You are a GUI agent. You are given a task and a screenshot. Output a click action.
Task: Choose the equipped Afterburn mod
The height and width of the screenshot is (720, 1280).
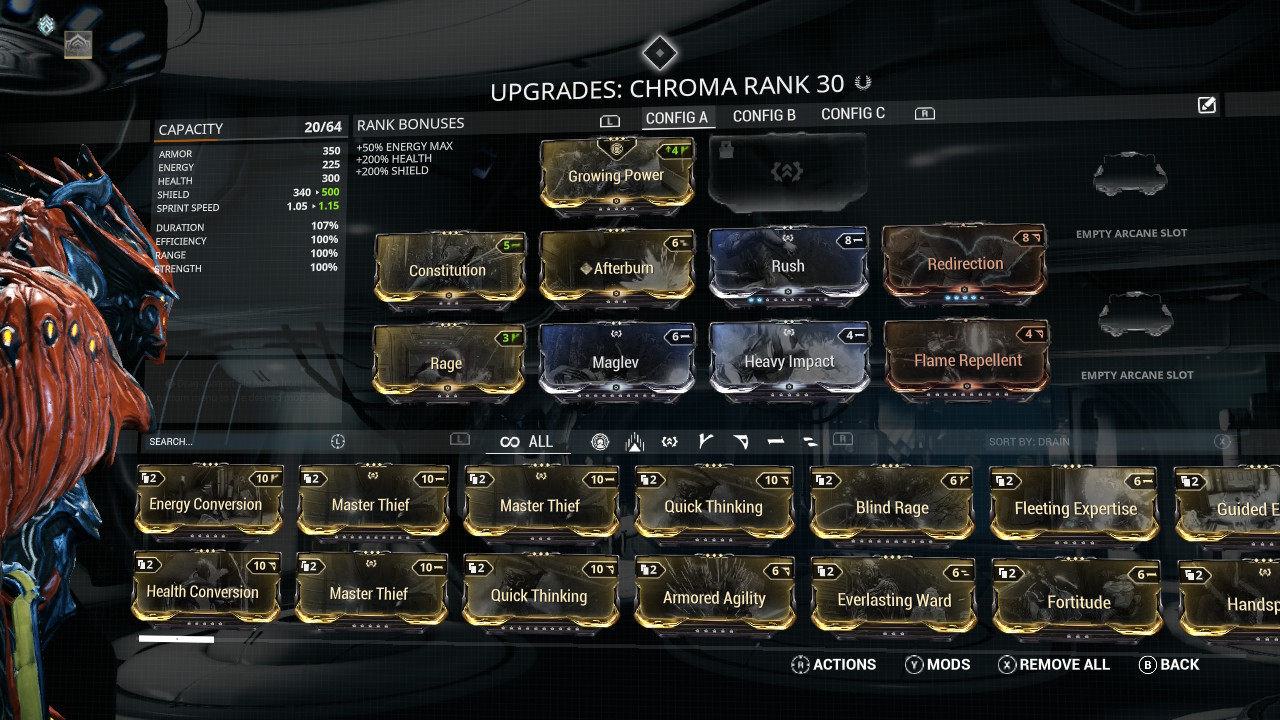pos(616,267)
